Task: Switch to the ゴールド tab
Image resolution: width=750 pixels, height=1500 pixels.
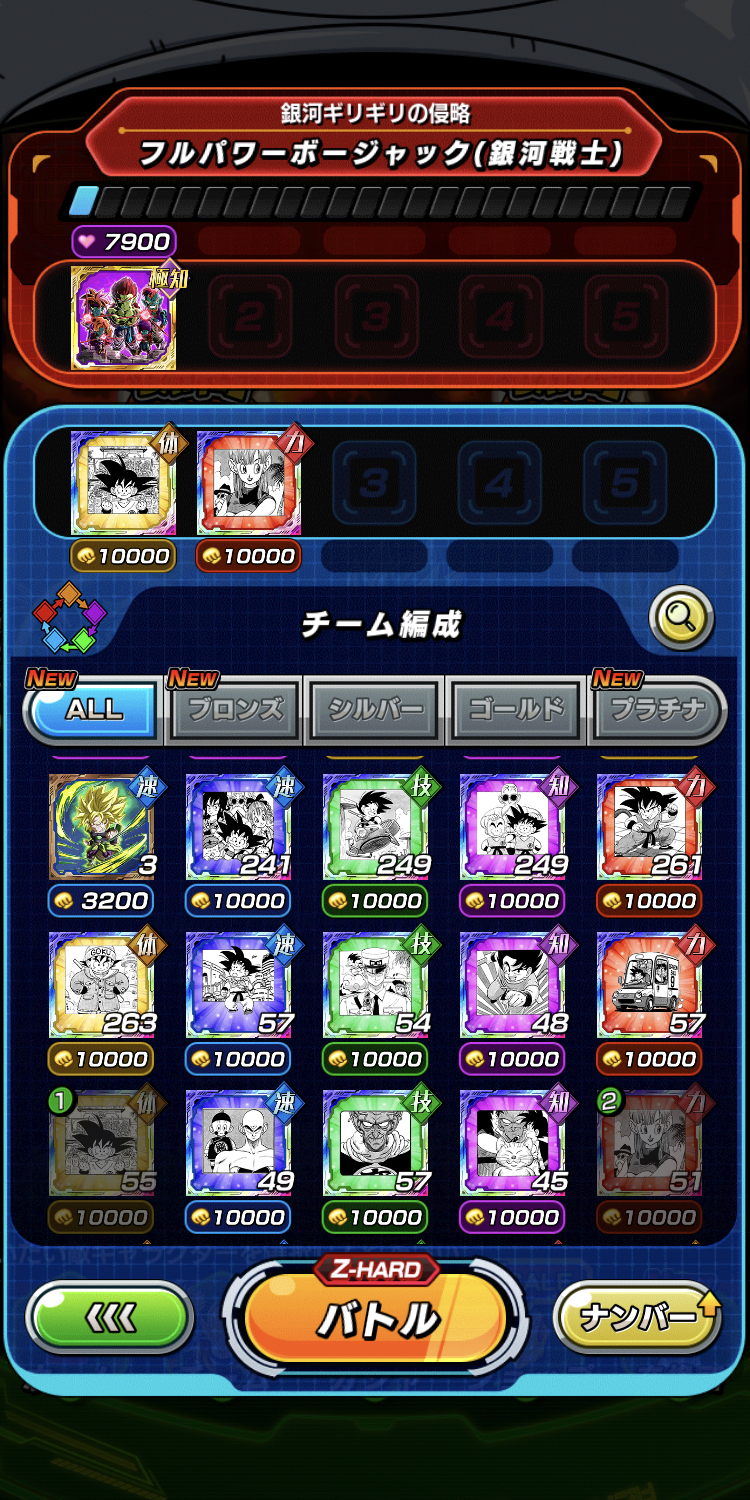Action: [x=516, y=710]
